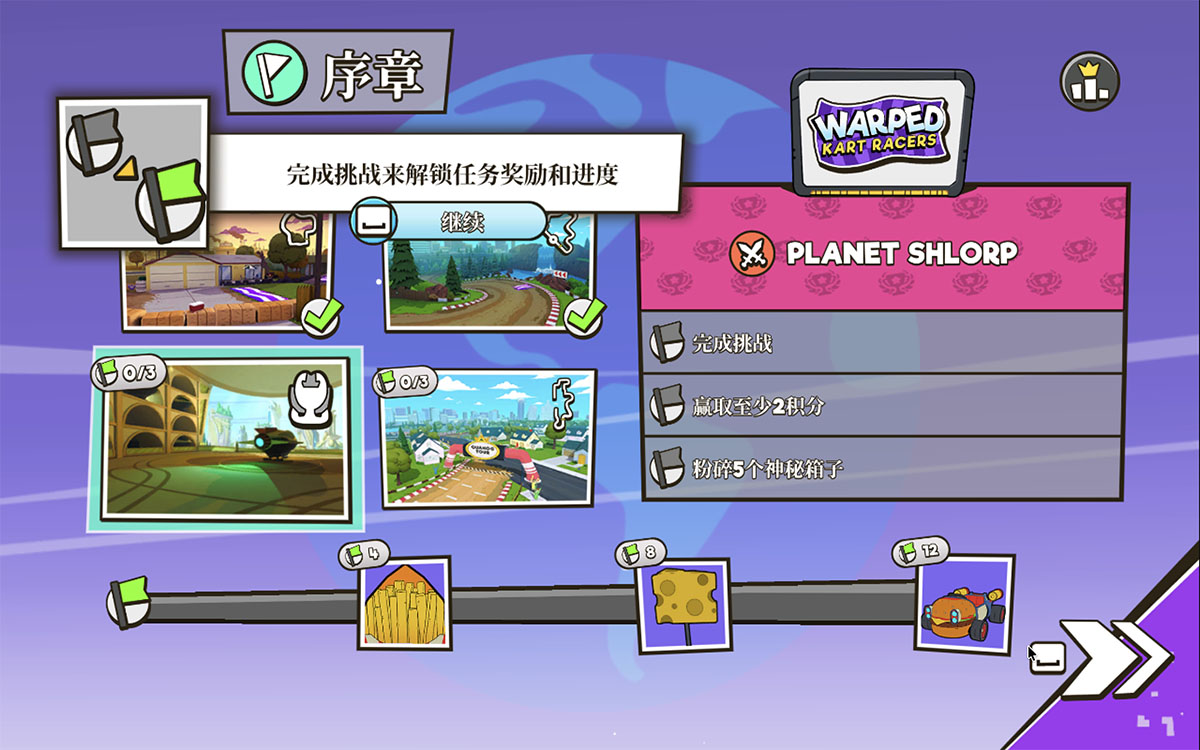Select the completed garage driveway level tile
Screen dimensions: 1200x750
pos(228,274)
